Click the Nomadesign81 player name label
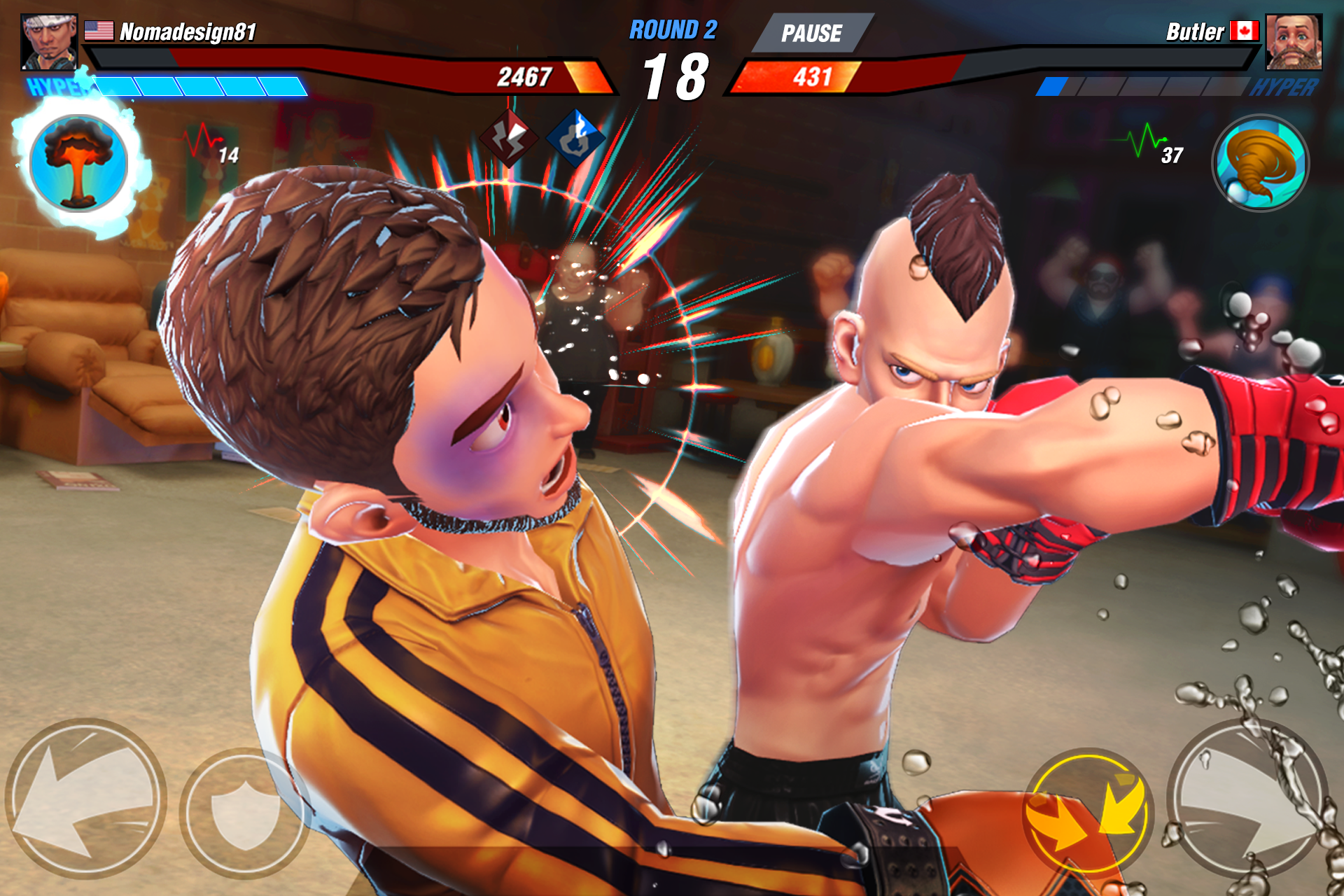The height and width of the screenshot is (896, 1344). 186,31
